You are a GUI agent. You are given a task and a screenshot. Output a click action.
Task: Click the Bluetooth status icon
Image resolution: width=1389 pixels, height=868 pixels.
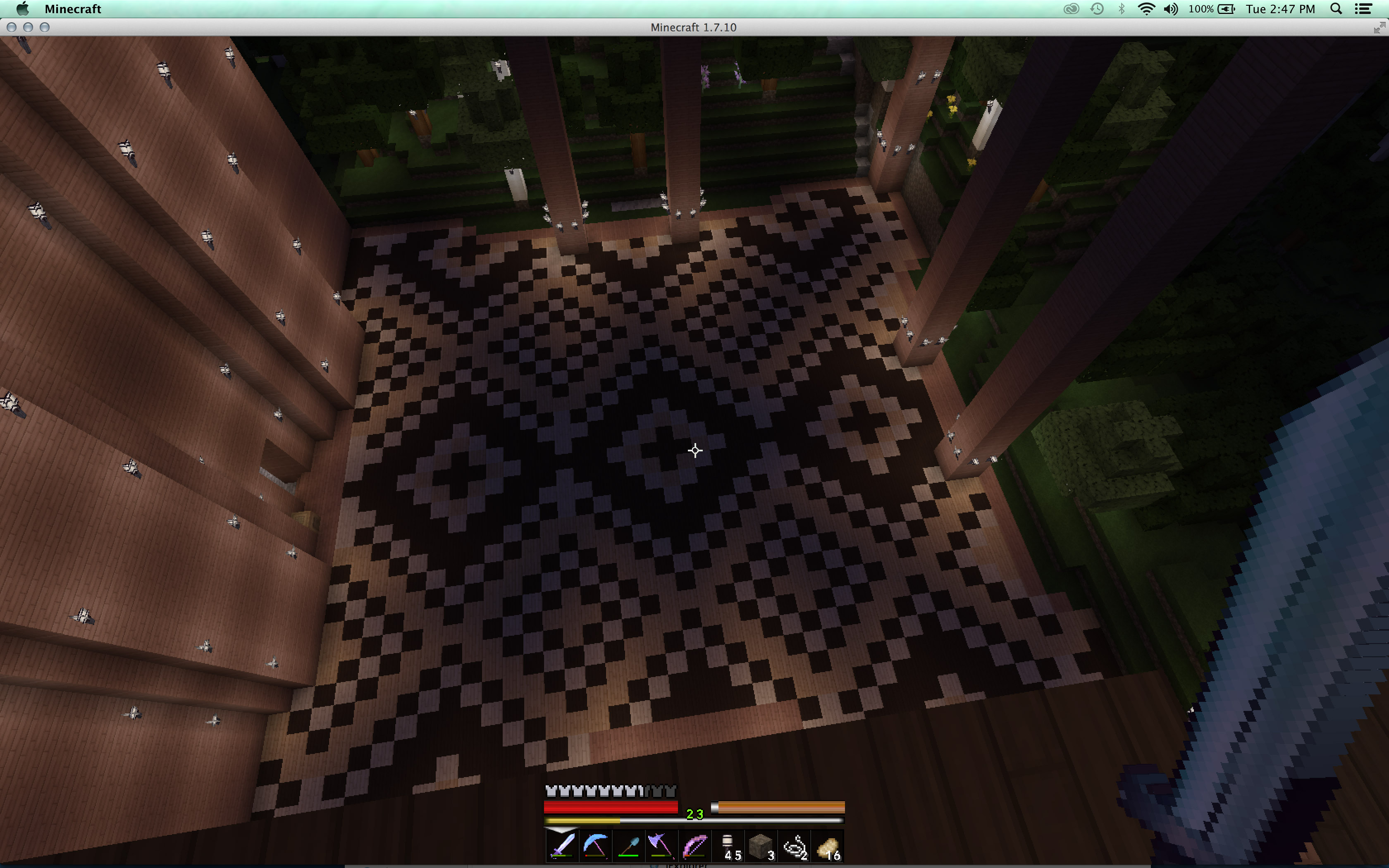click(x=1122, y=9)
